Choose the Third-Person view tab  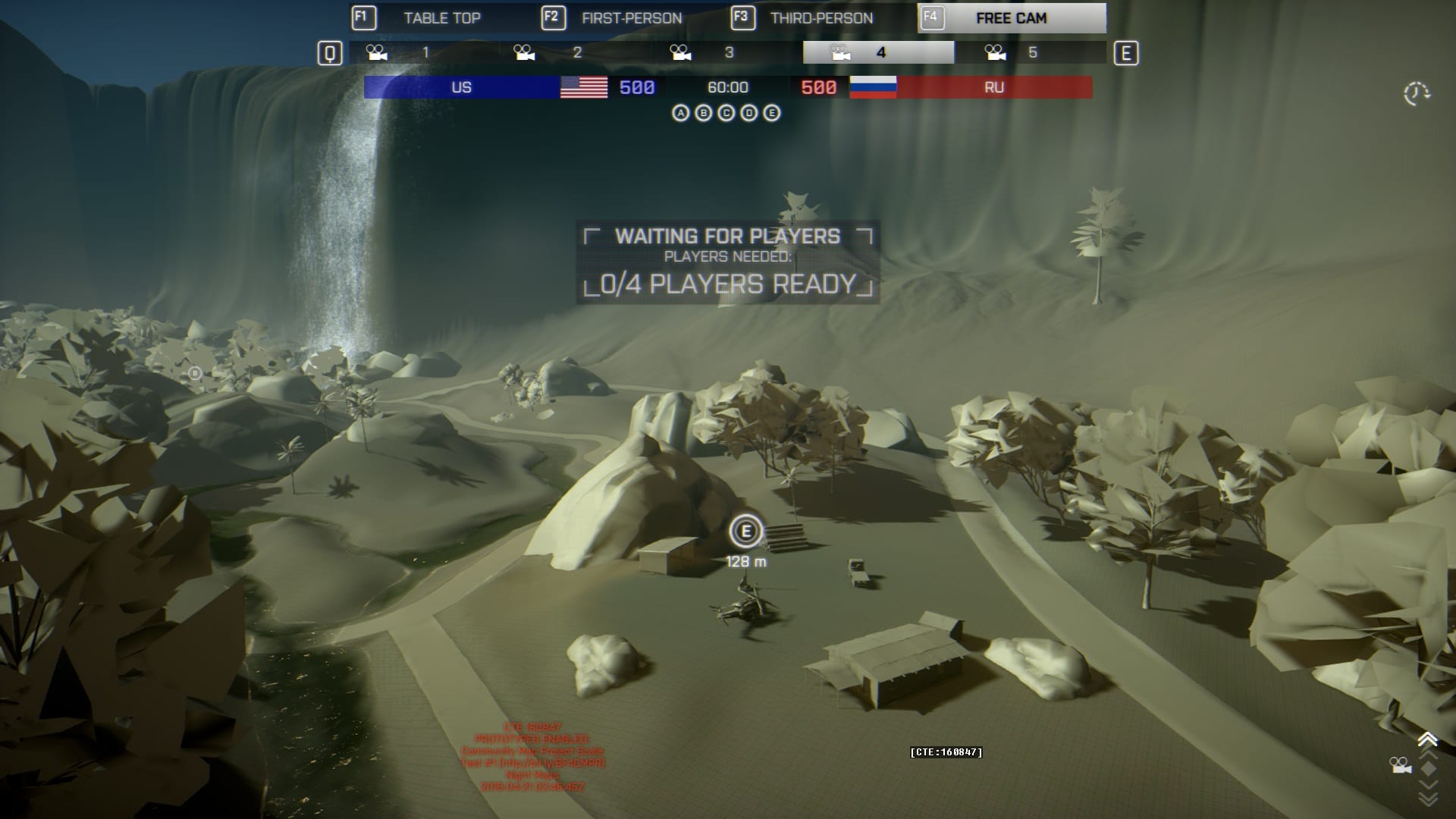click(821, 18)
